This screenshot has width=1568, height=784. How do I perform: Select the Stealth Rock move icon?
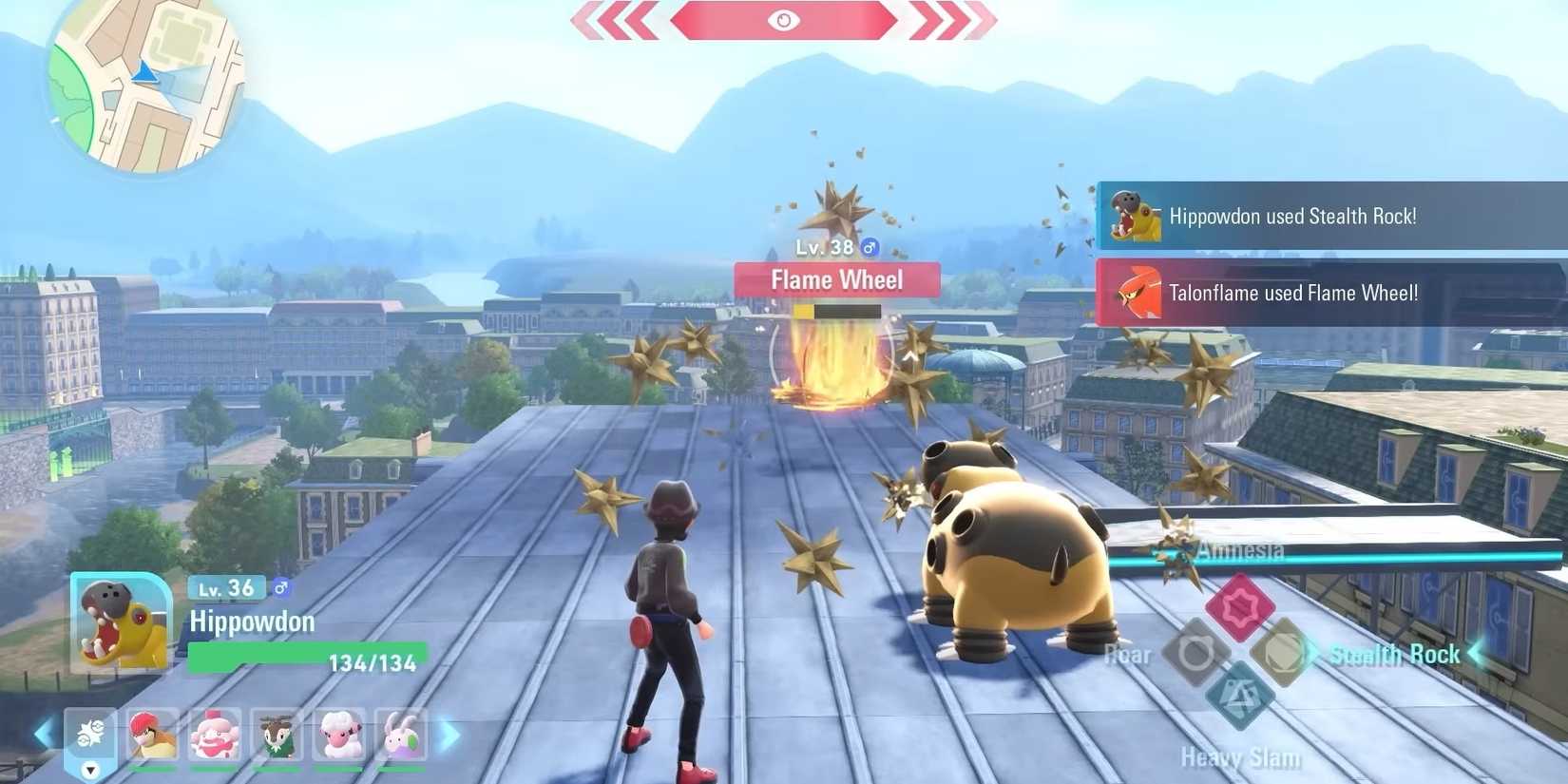pos(1283,654)
